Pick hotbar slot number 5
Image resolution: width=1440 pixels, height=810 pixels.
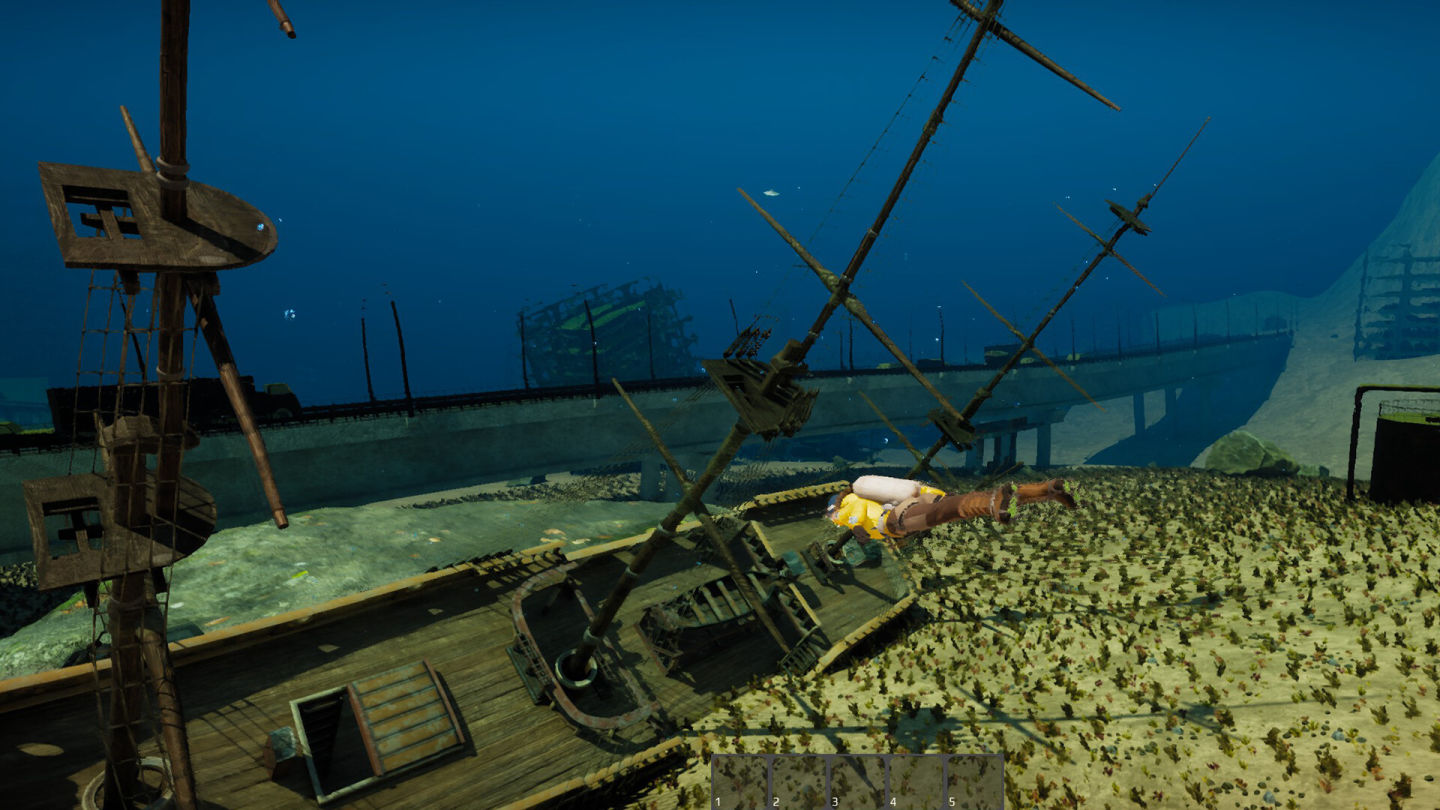click(973, 783)
